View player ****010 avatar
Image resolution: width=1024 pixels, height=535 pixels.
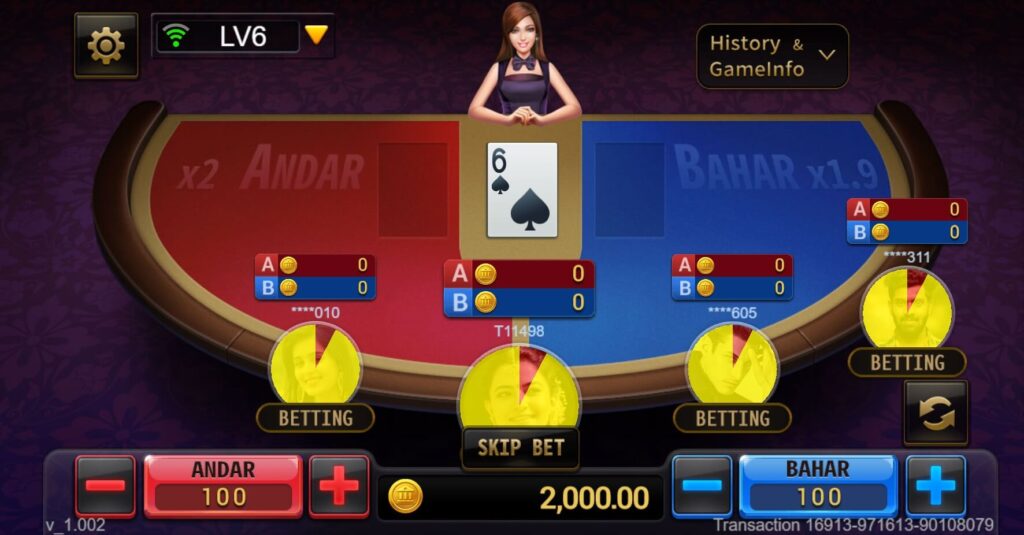tap(315, 365)
